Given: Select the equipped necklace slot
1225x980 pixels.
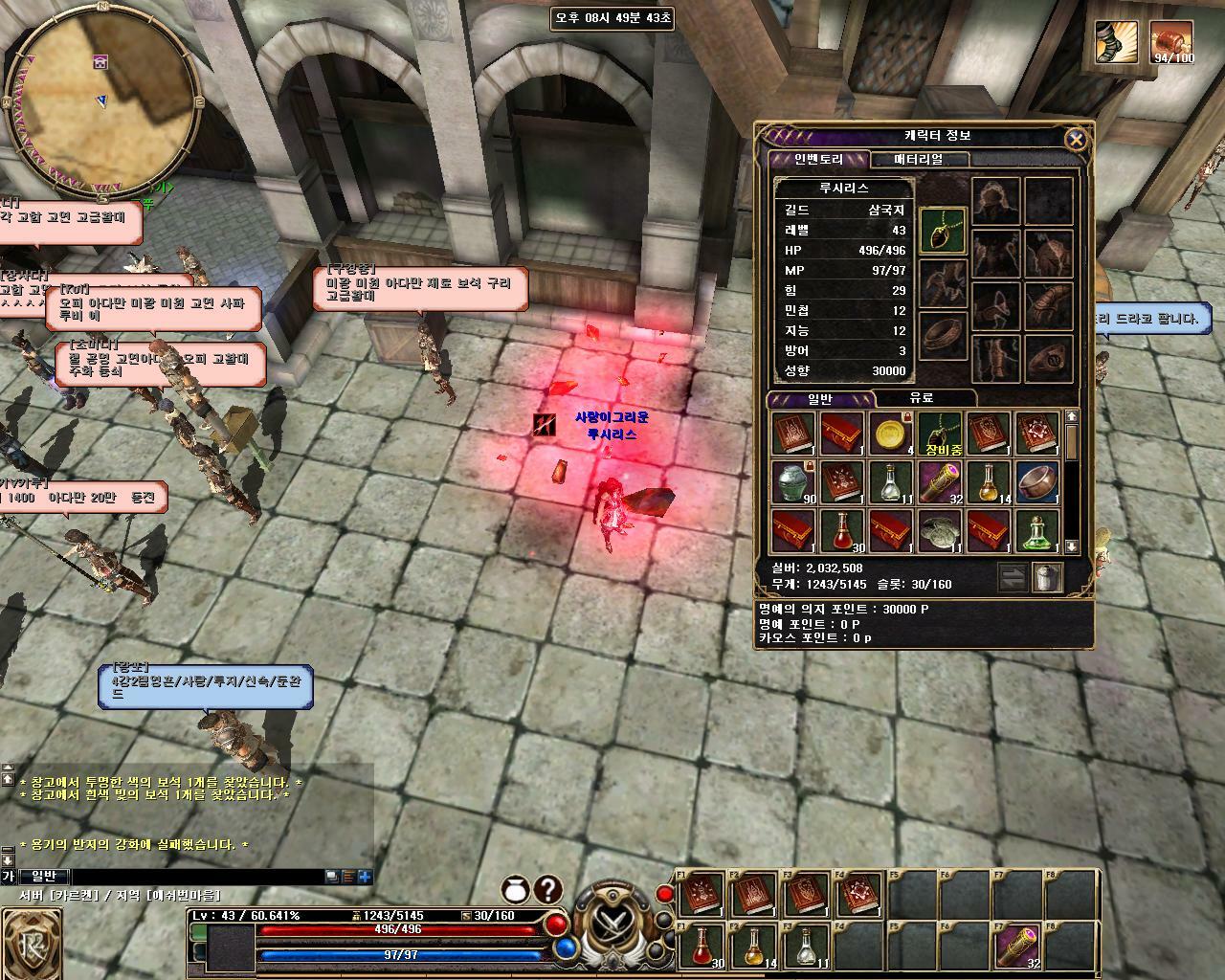Looking at the screenshot, I should click(942, 231).
